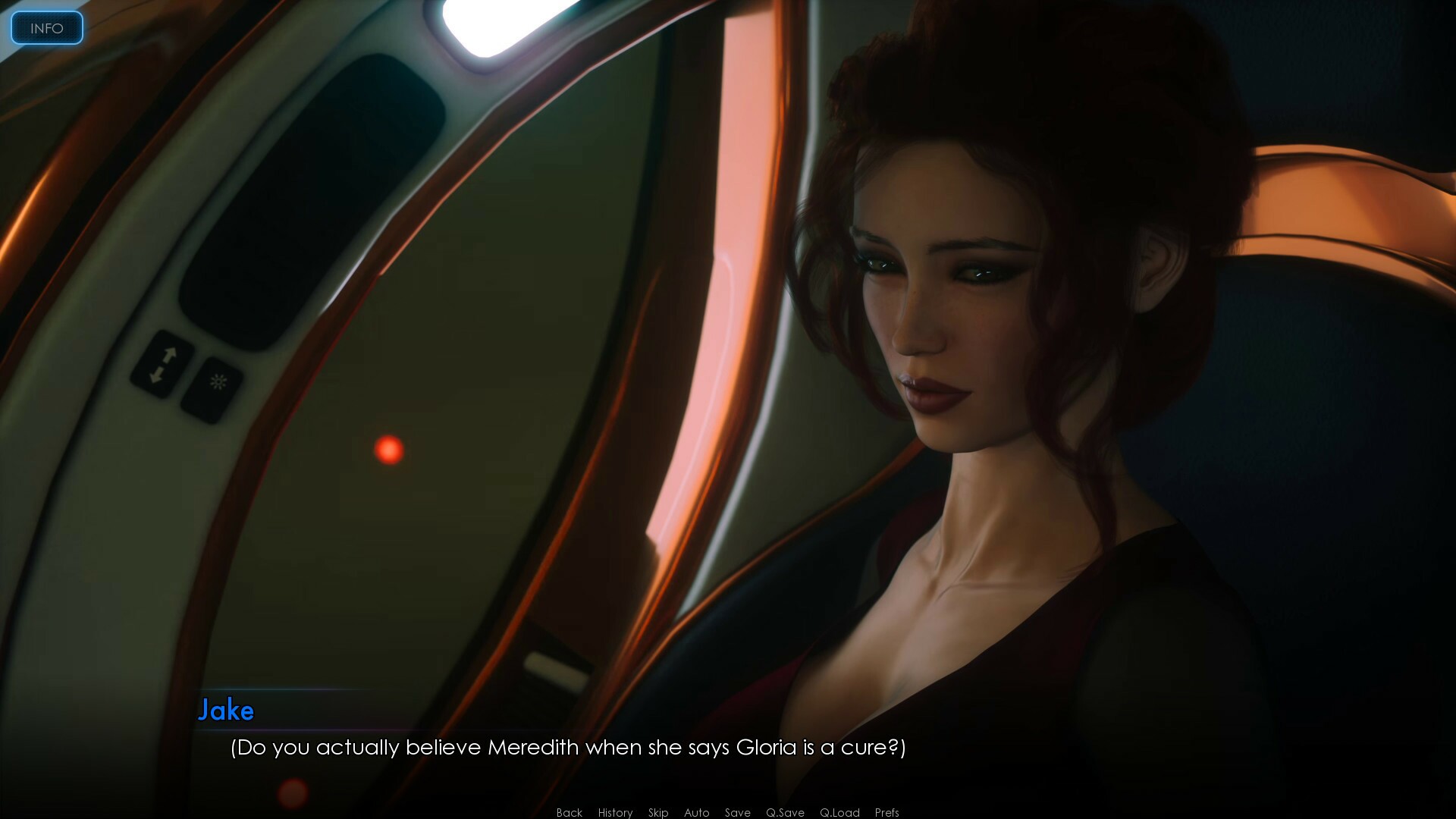Load the last quicksave with Q.Load

coord(839,812)
